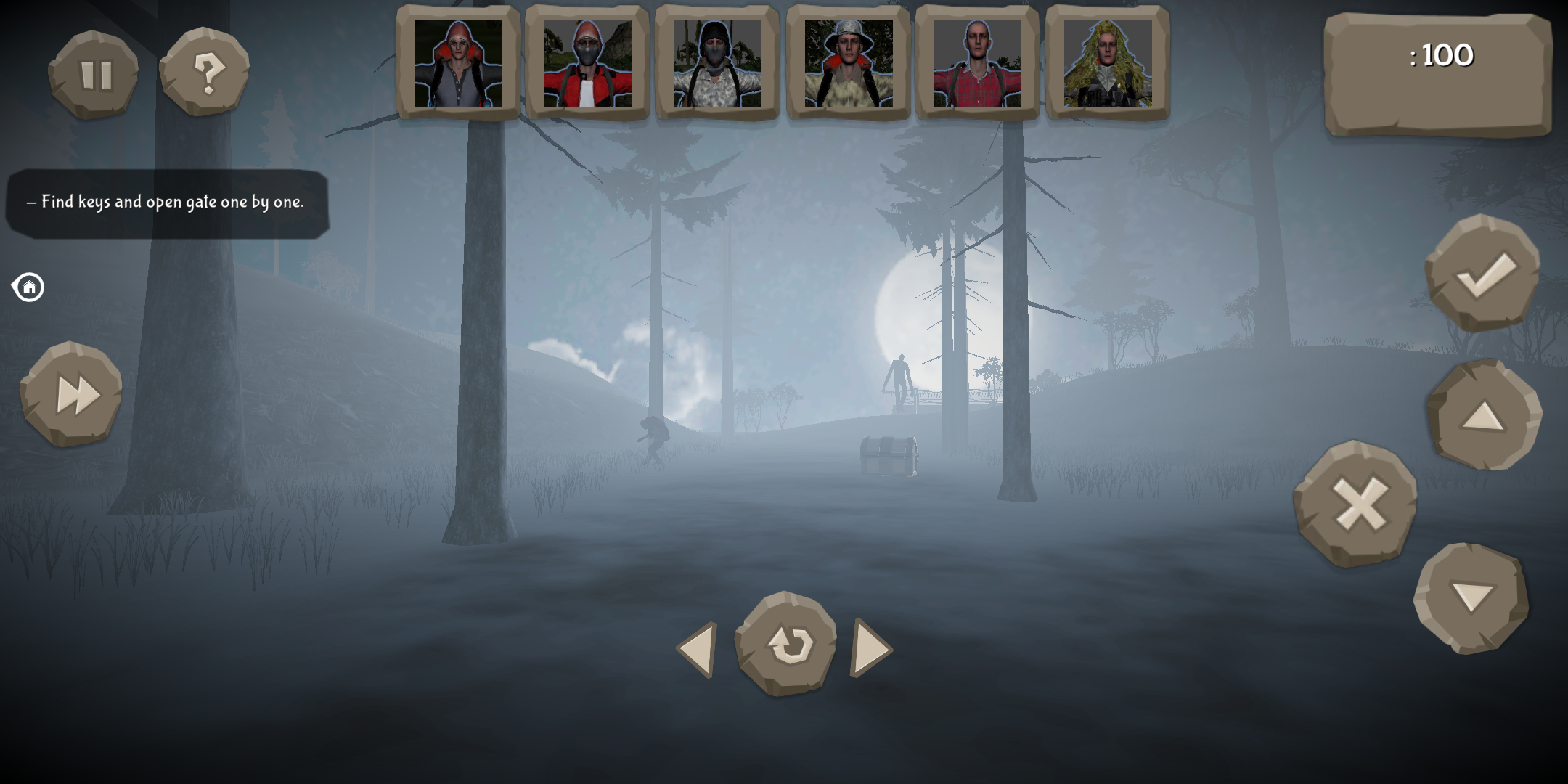Return to home screen
Image resolution: width=1568 pixels, height=784 pixels.
(x=28, y=287)
